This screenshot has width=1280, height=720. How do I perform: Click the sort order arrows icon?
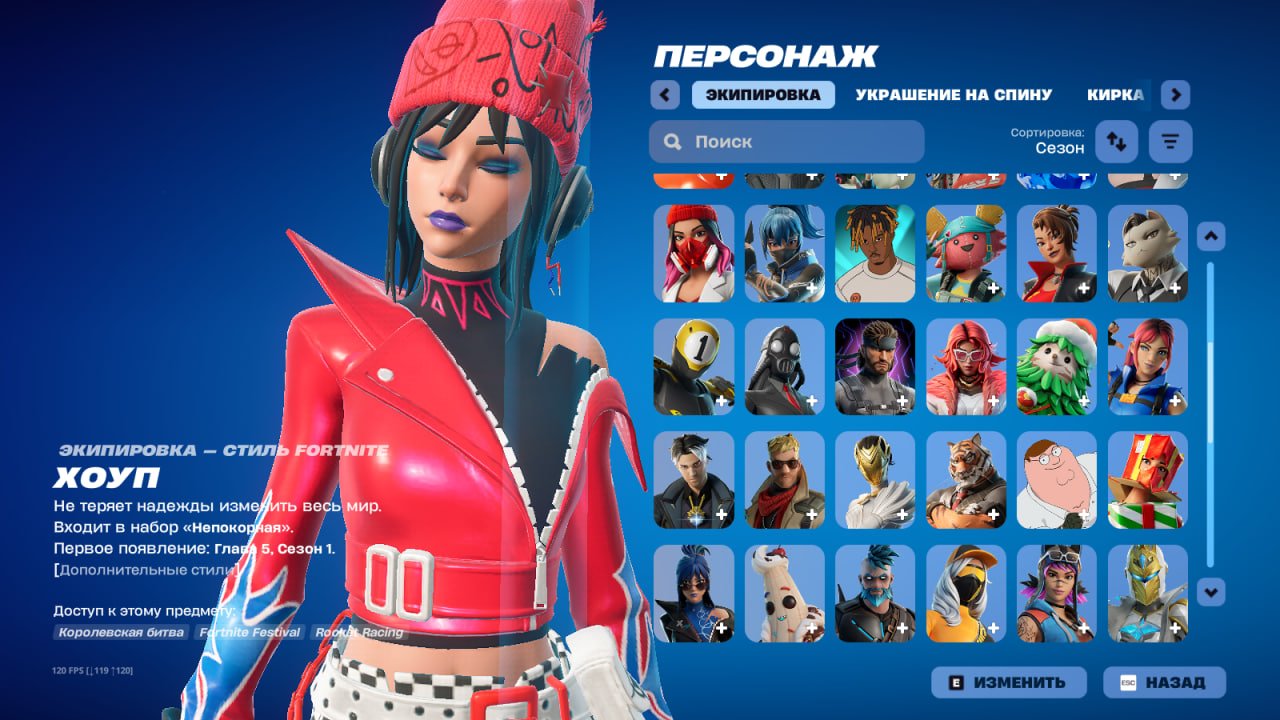point(1116,141)
